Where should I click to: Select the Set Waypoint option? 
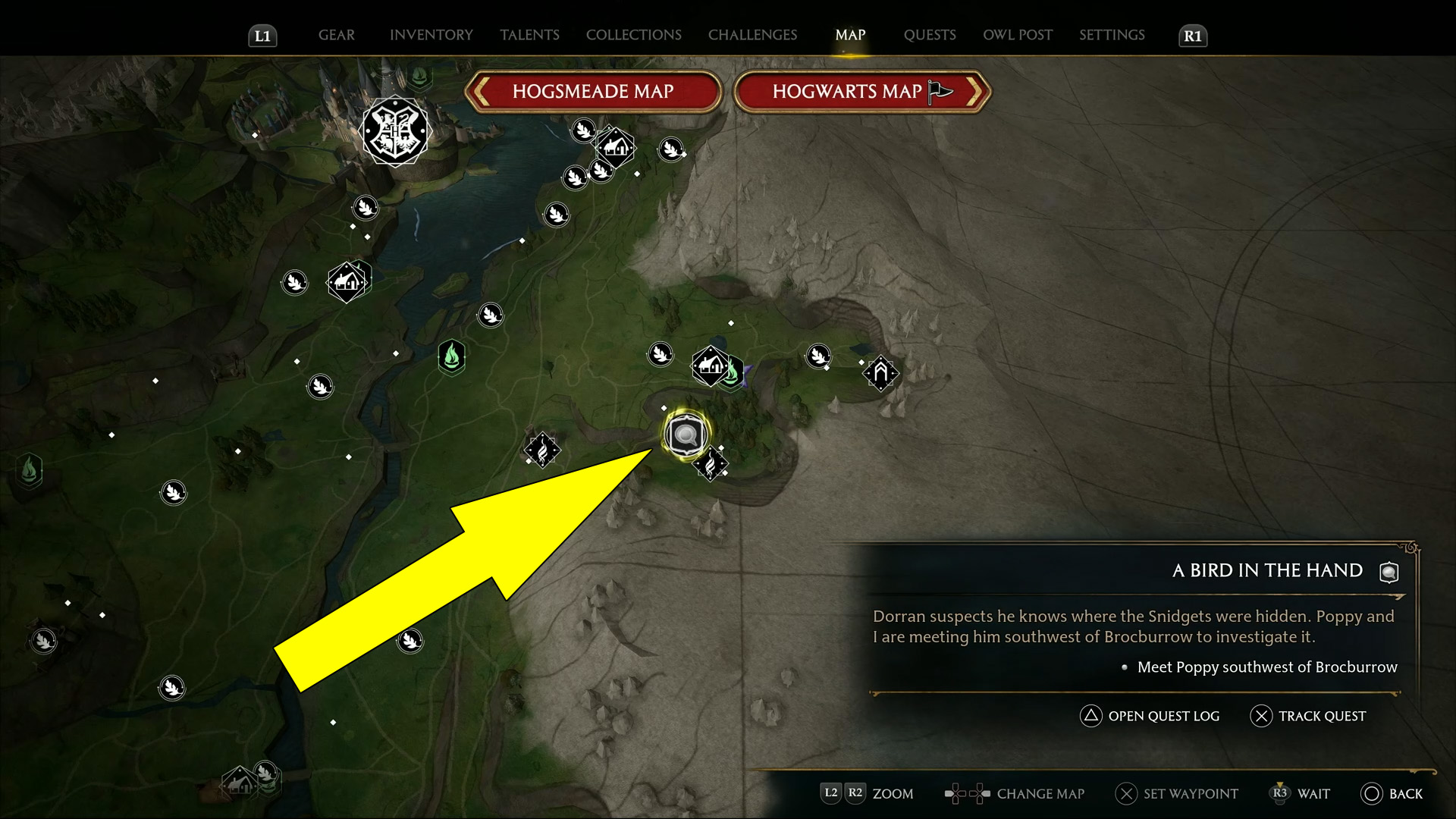click(x=1177, y=794)
